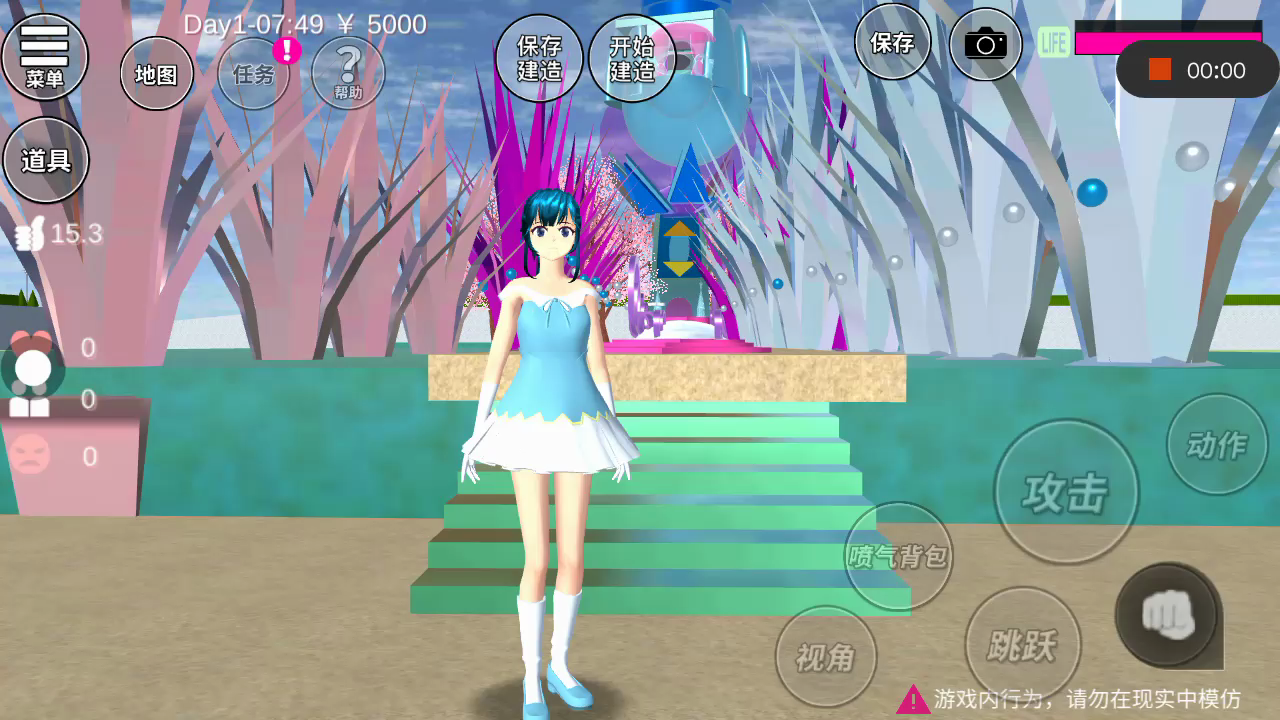This screenshot has height=720, width=1280.
Task: Click the round 保存 save button
Action: [x=892, y=42]
